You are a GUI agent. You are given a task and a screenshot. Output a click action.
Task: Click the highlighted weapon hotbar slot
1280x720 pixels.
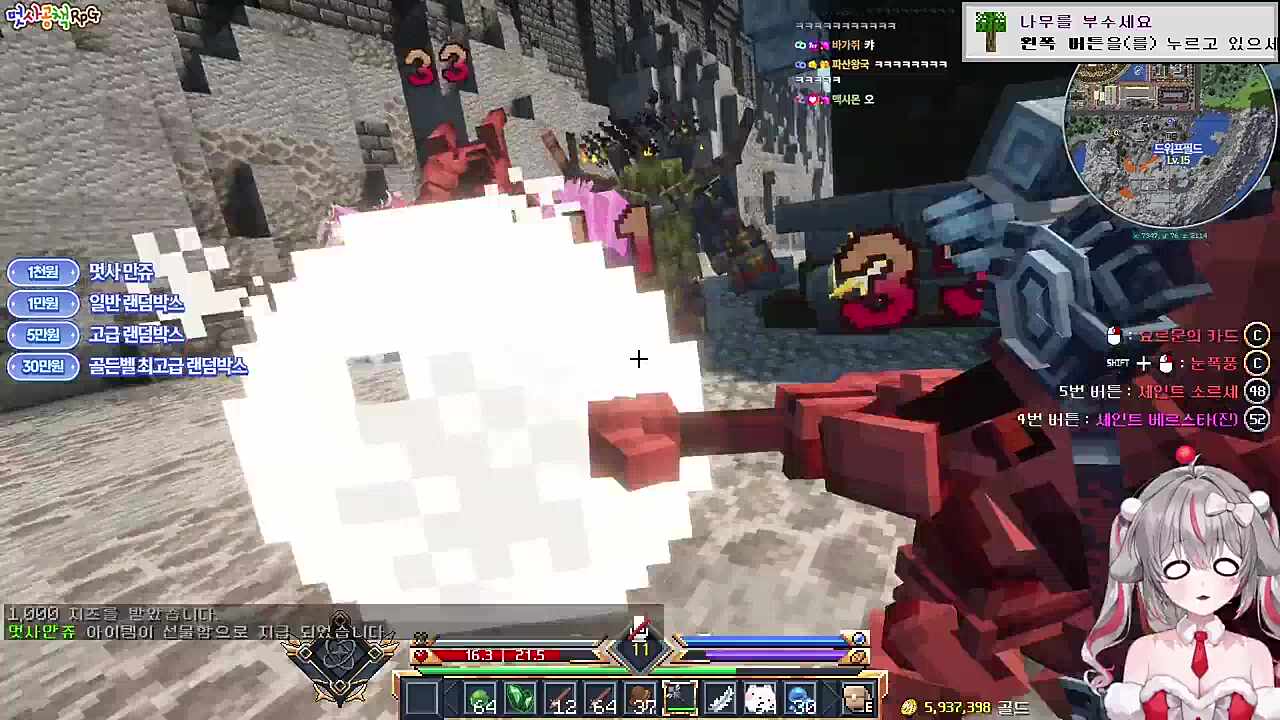(x=680, y=700)
